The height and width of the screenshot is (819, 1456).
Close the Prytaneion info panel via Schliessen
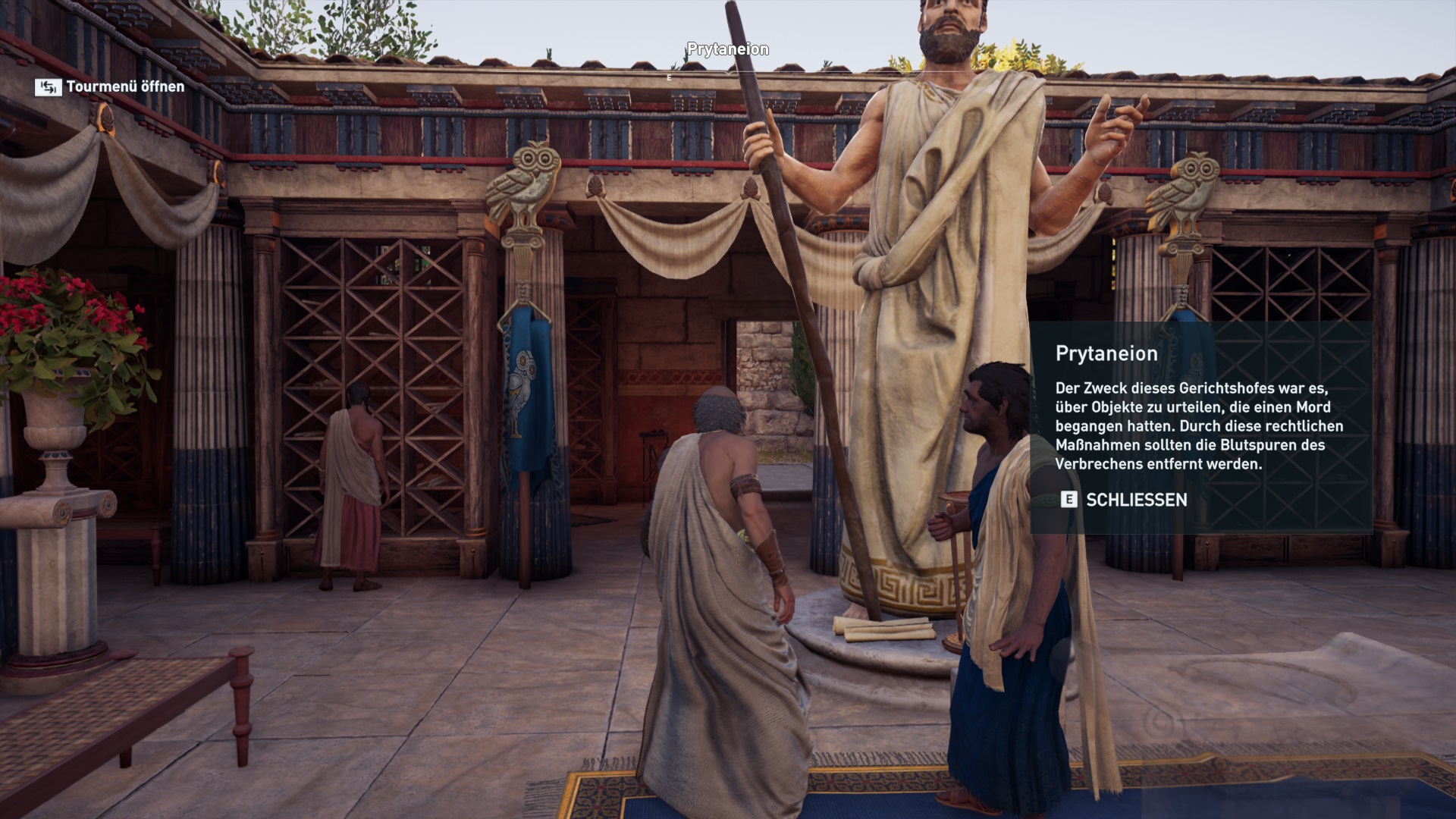point(1124,500)
